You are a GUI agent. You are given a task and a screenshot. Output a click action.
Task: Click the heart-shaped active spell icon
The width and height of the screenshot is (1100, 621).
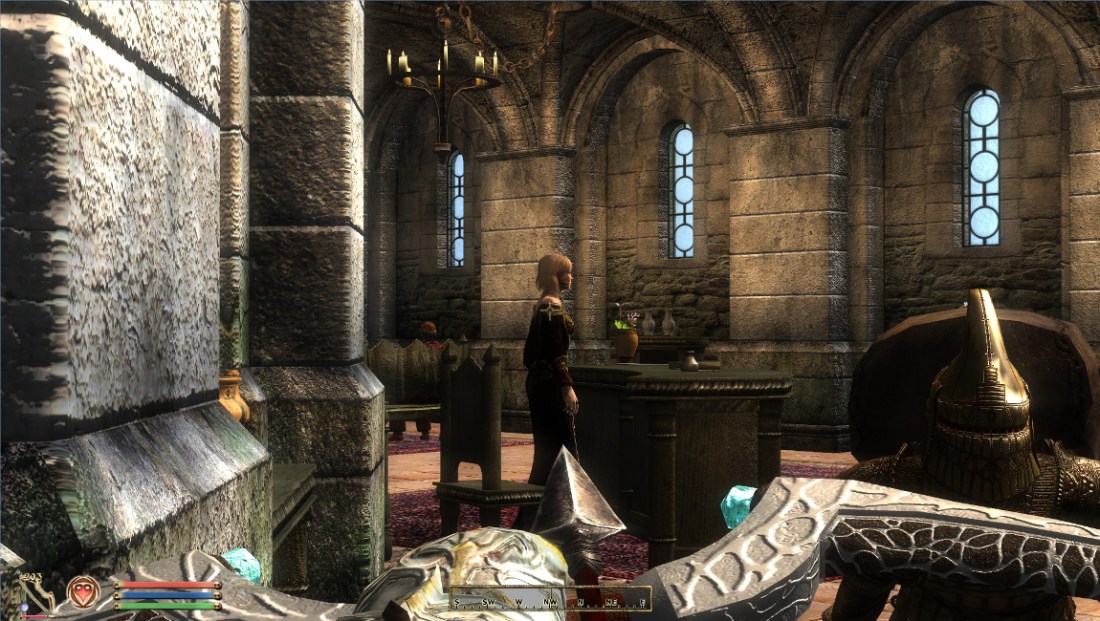coord(83,591)
